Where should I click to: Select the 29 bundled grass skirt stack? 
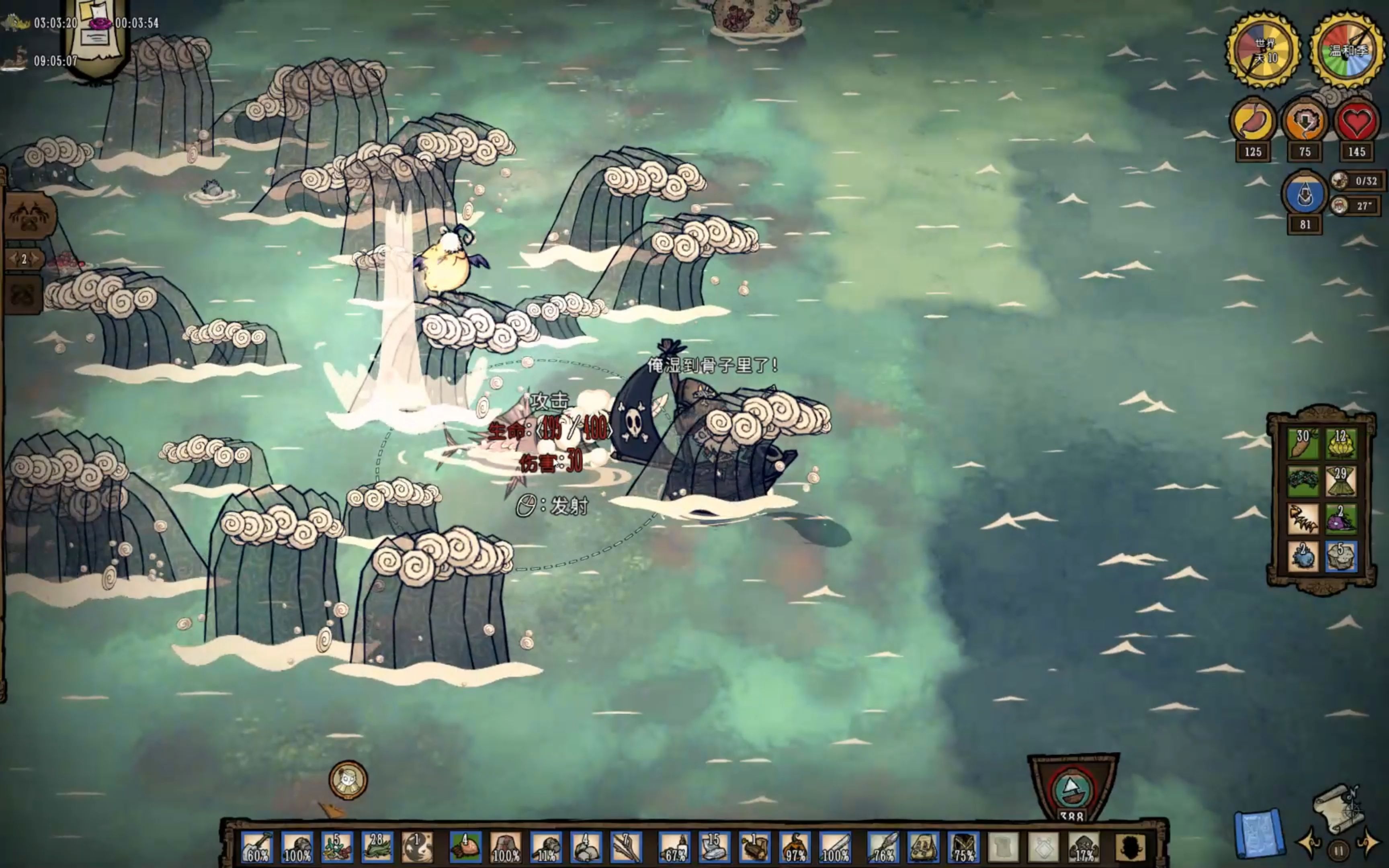1341,481
